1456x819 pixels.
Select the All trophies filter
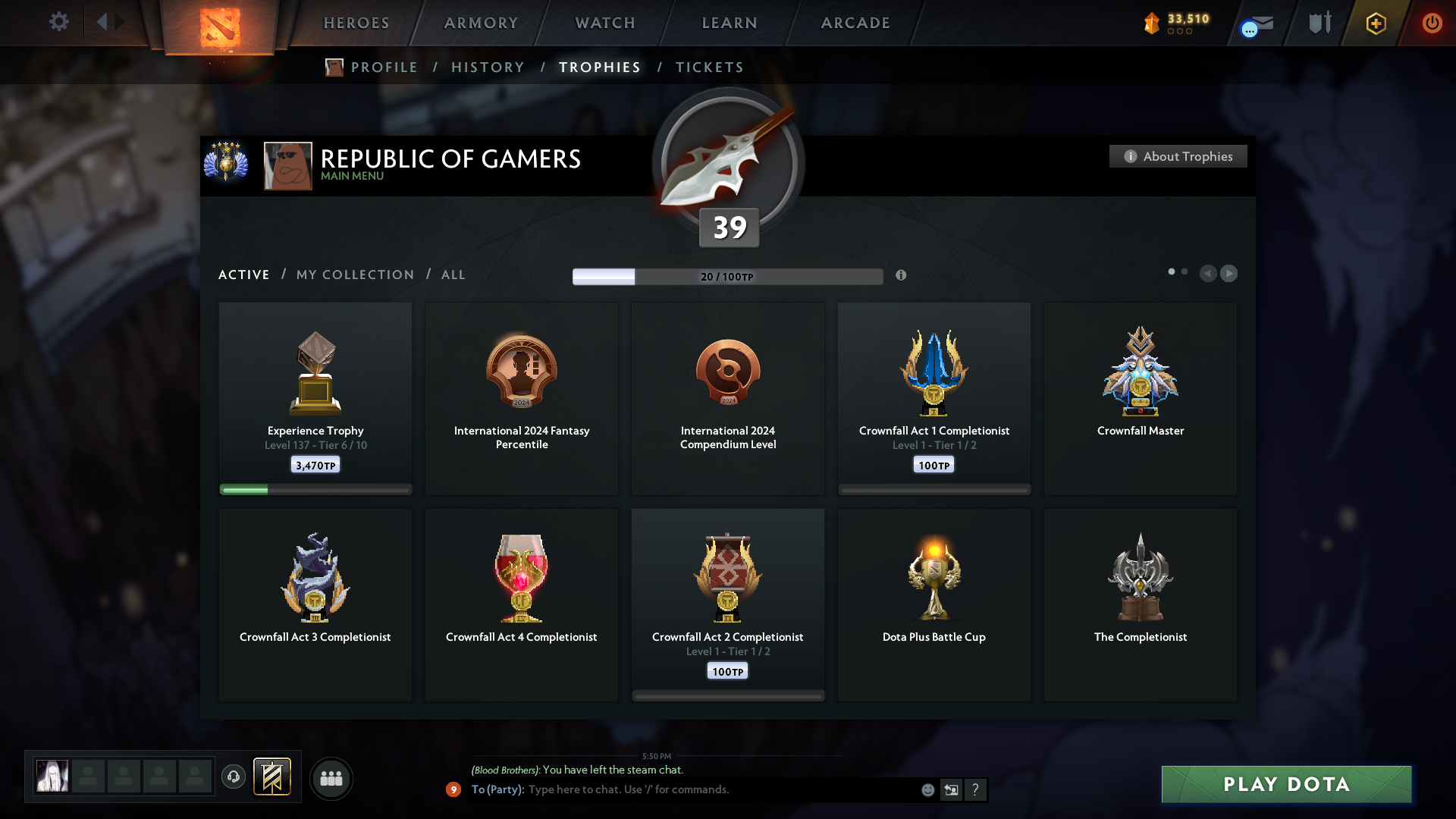pyautogui.click(x=453, y=275)
